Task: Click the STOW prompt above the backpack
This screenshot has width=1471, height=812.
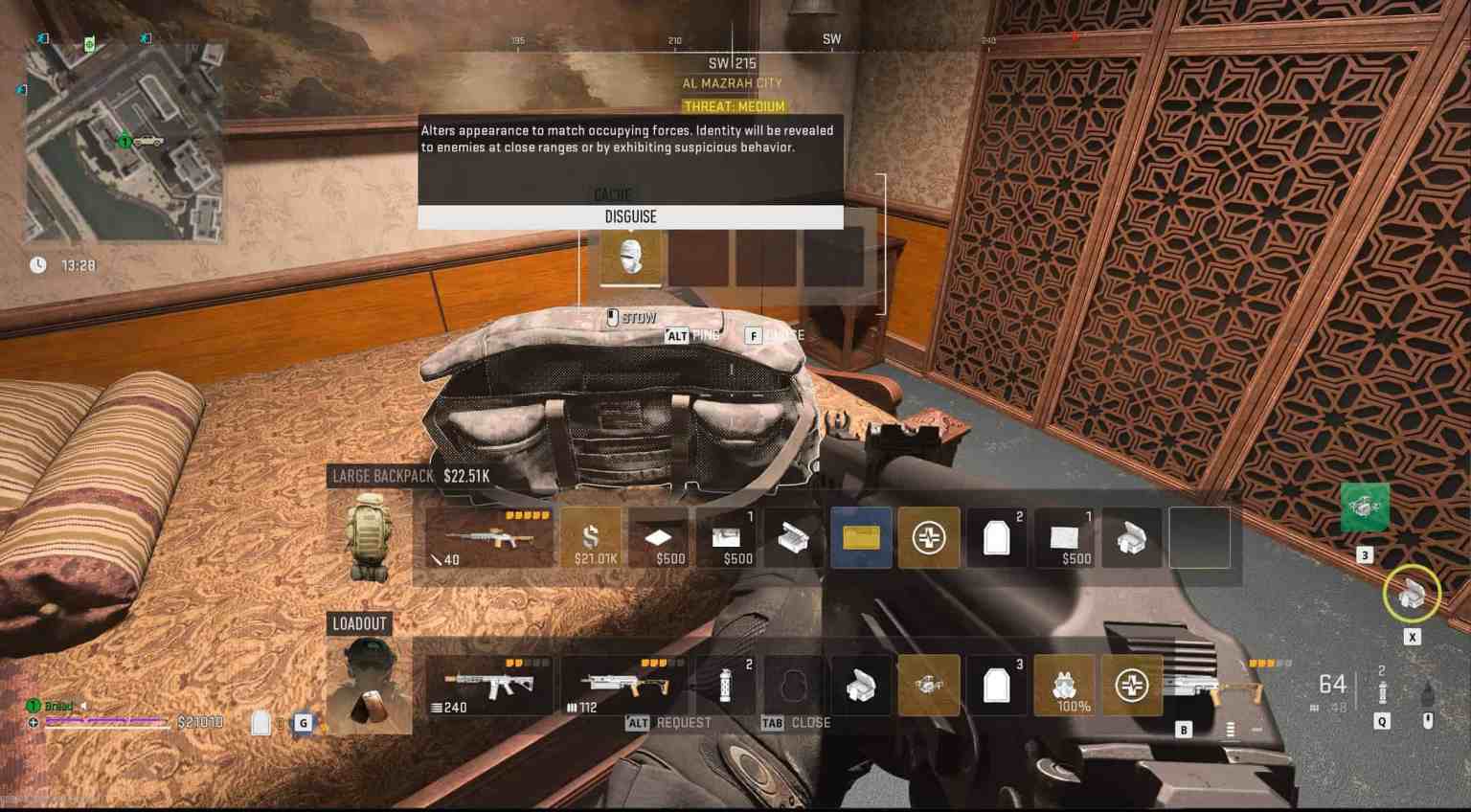Action: [632, 317]
